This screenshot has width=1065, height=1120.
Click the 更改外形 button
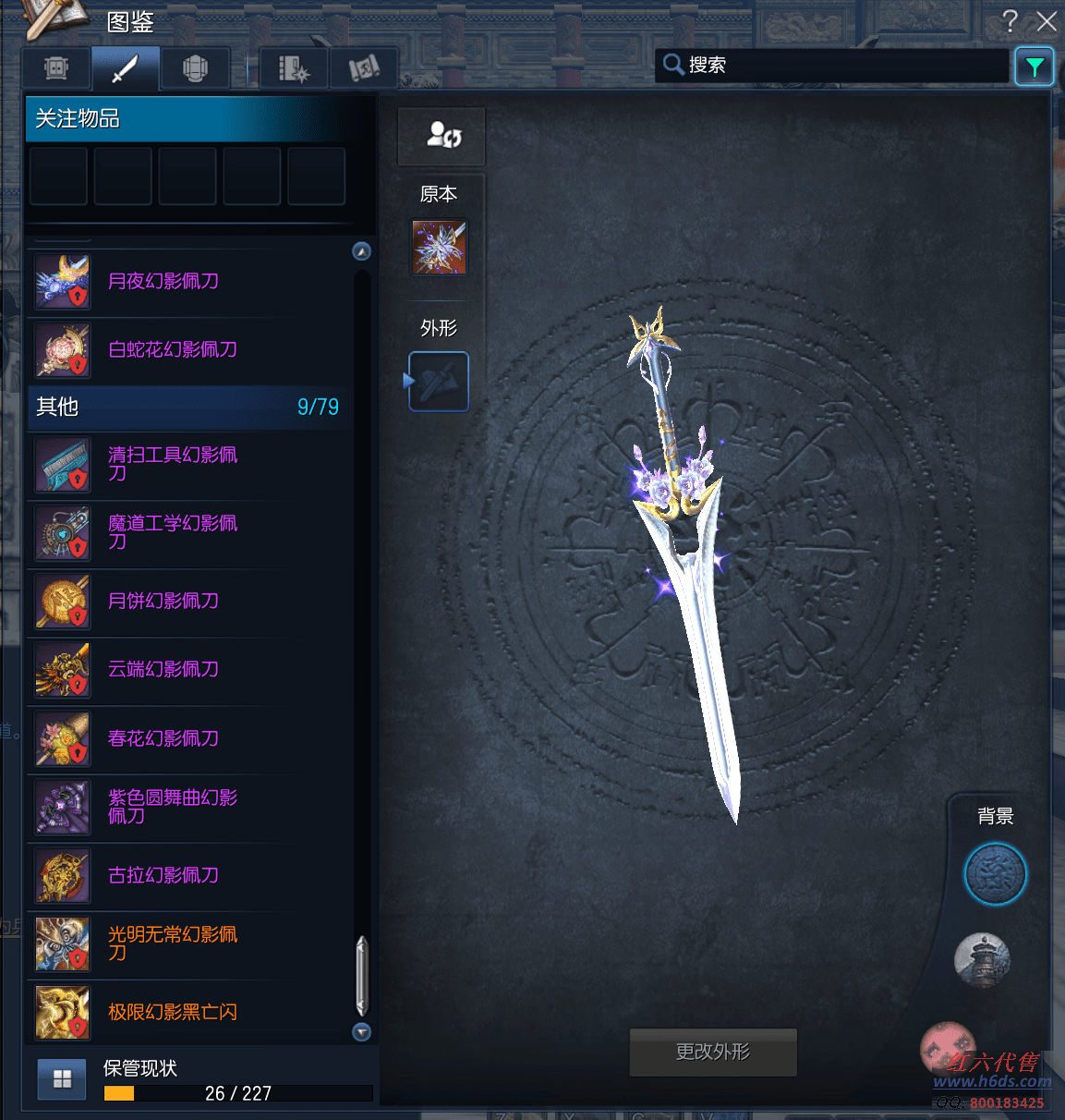coord(712,1052)
